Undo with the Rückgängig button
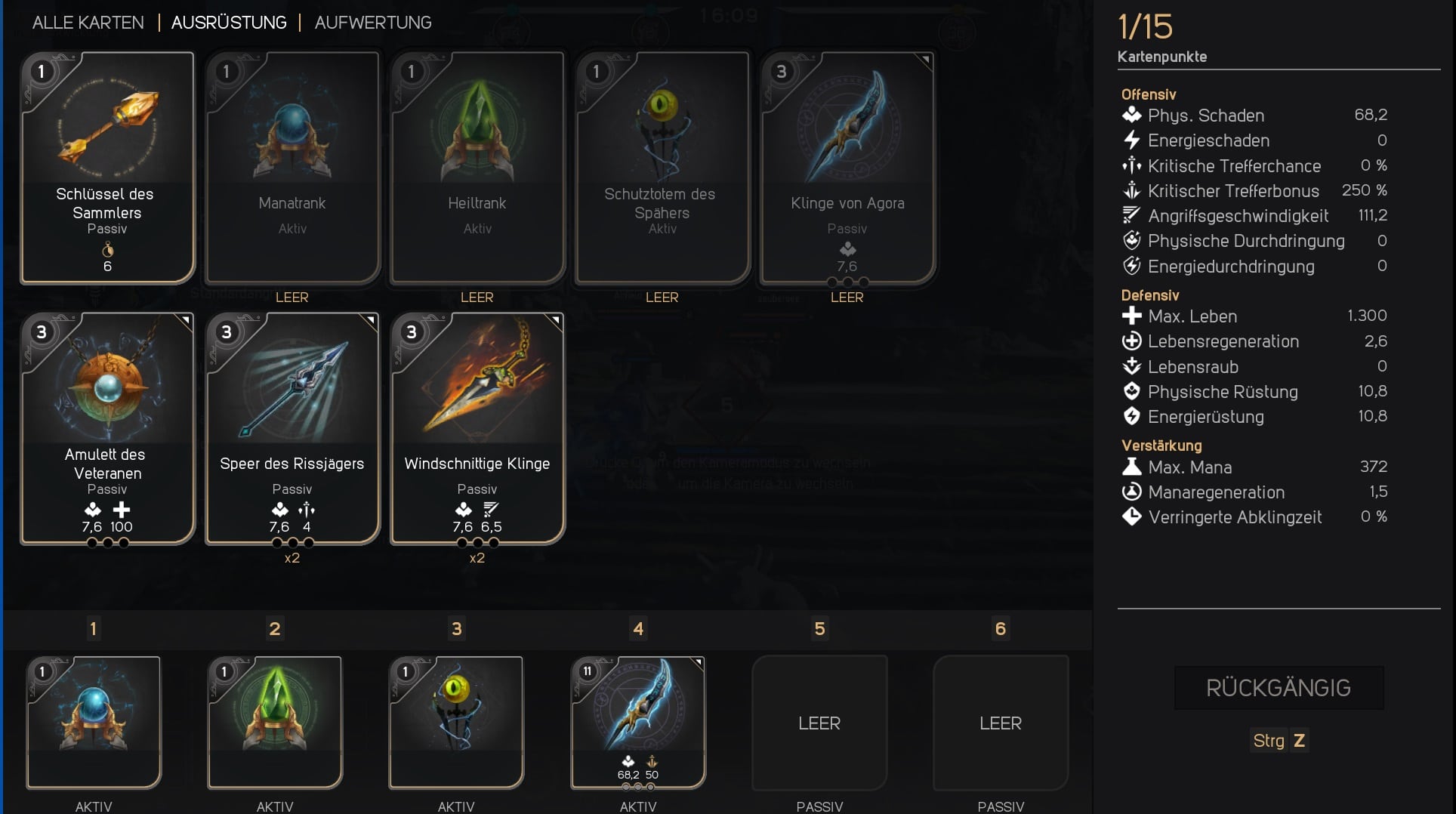 pos(1279,688)
